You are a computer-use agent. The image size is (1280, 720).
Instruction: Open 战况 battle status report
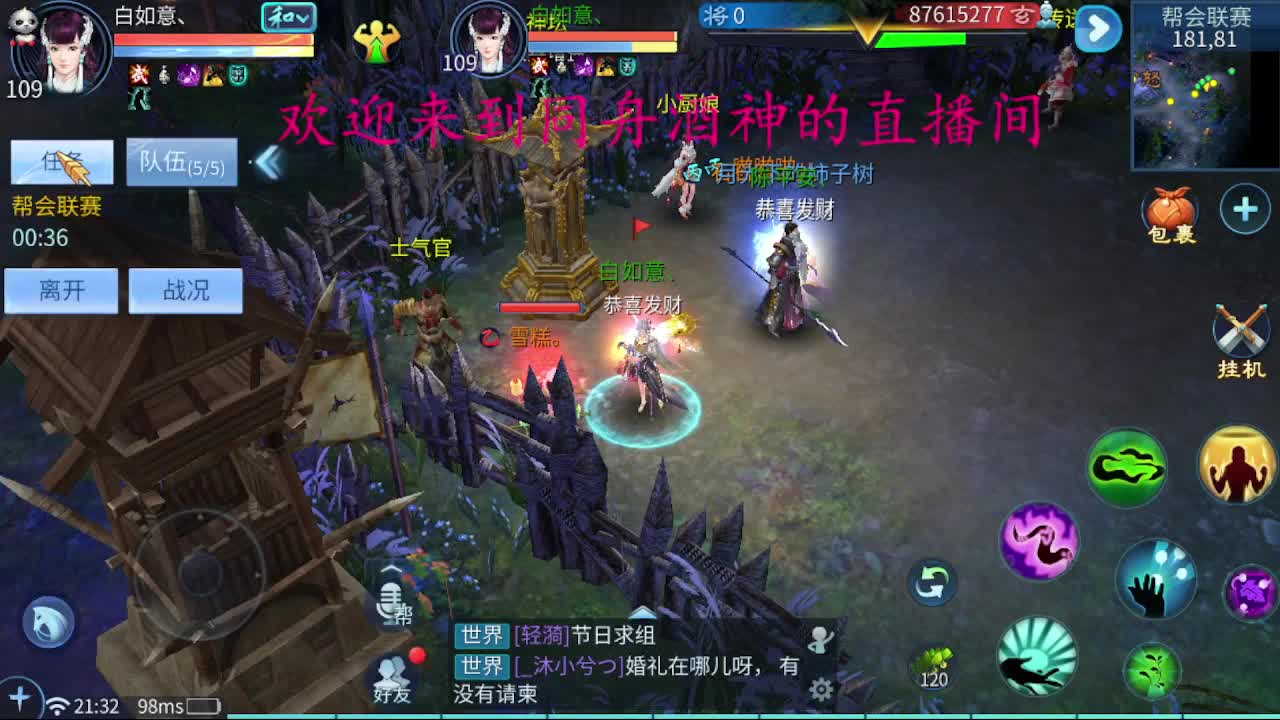click(184, 291)
